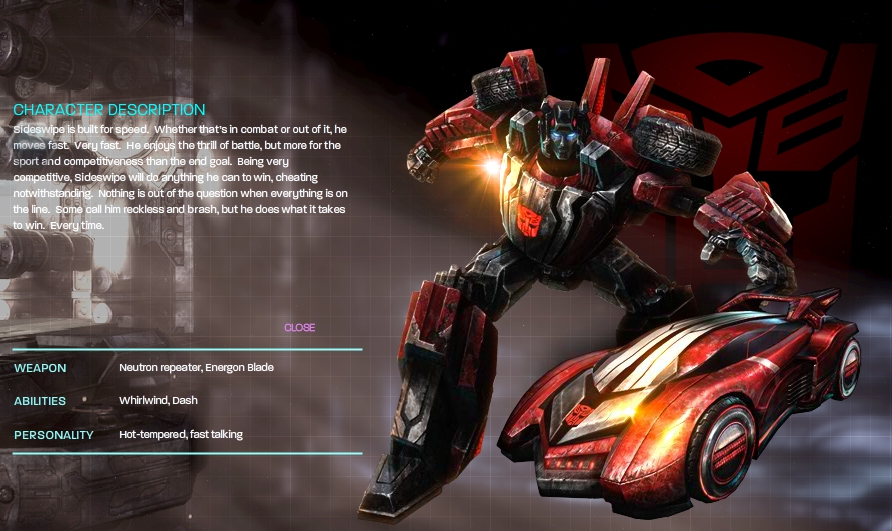Close the character description panel
Screen dimensions: 892x531
click(x=299, y=328)
